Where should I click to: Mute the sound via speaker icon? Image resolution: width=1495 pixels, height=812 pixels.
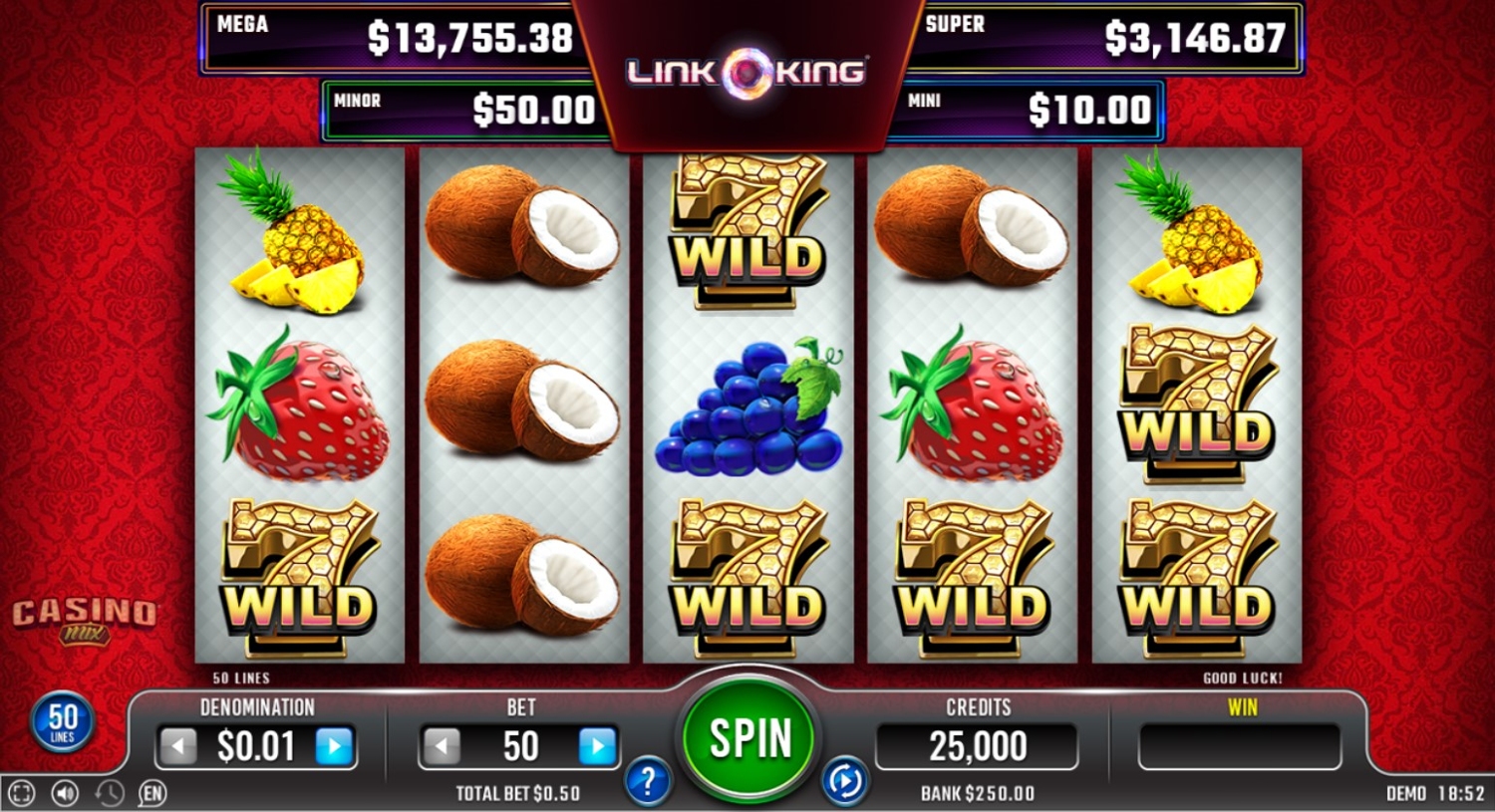(66, 793)
